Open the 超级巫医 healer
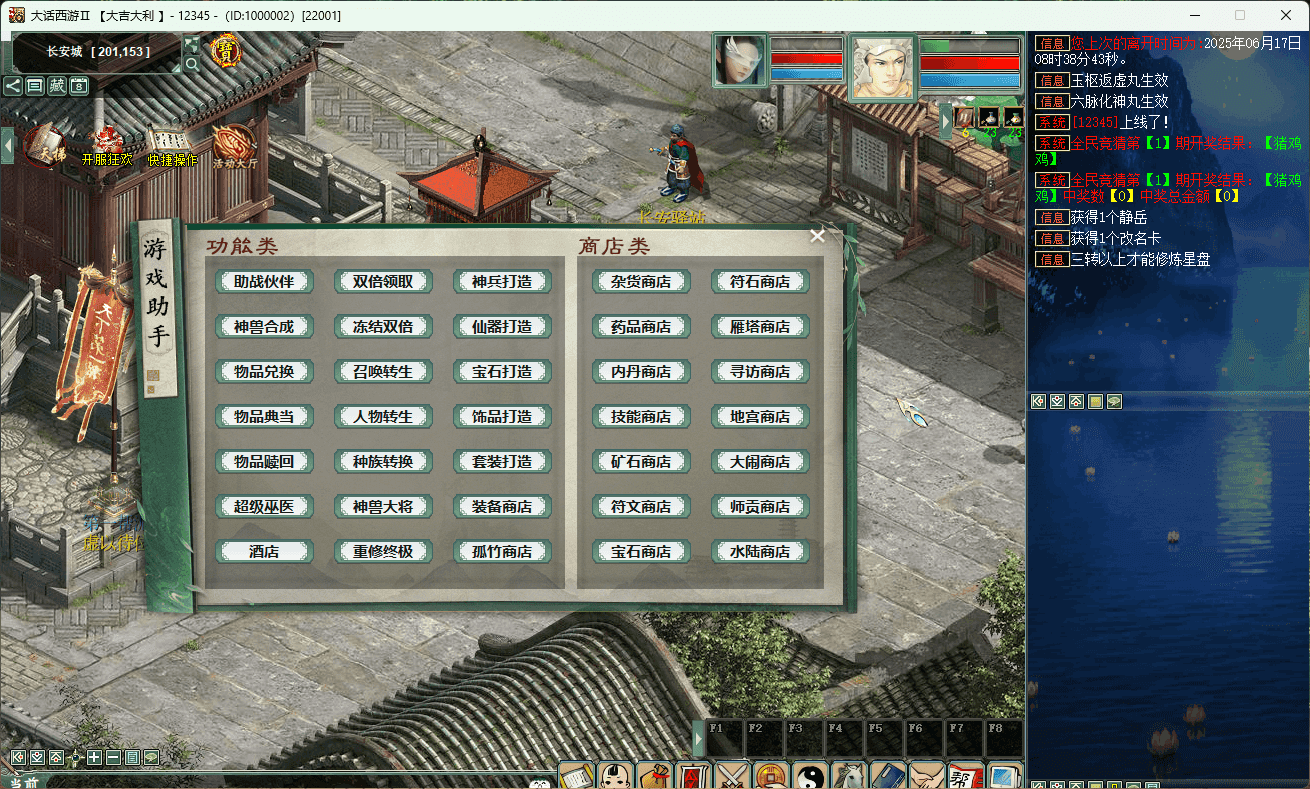 point(264,507)
